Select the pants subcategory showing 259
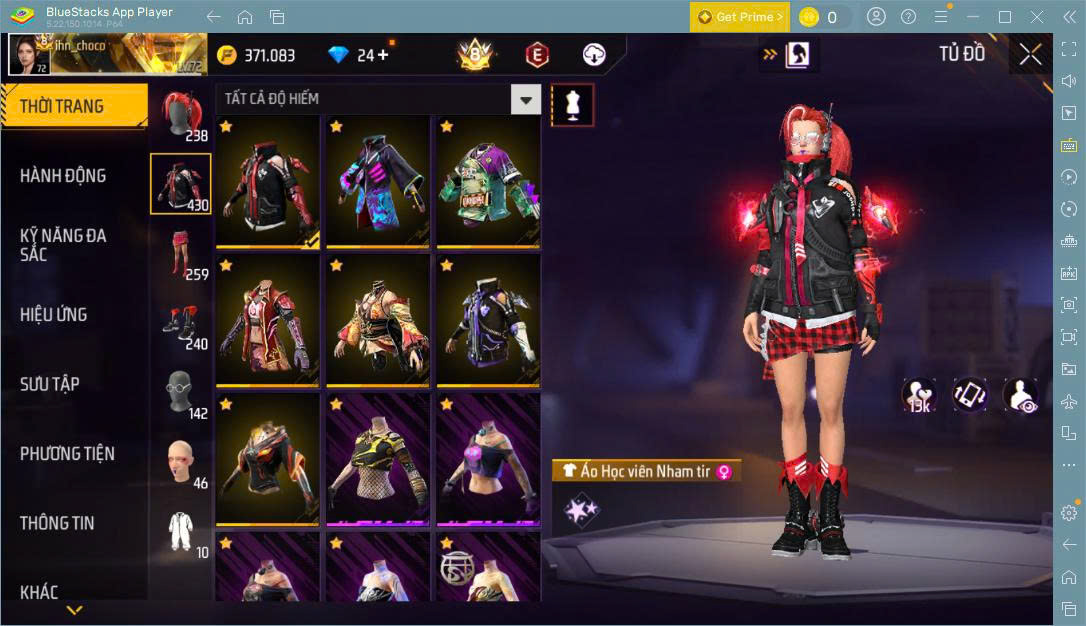The height and width of the screenshot is (626, 1086). 181,254
